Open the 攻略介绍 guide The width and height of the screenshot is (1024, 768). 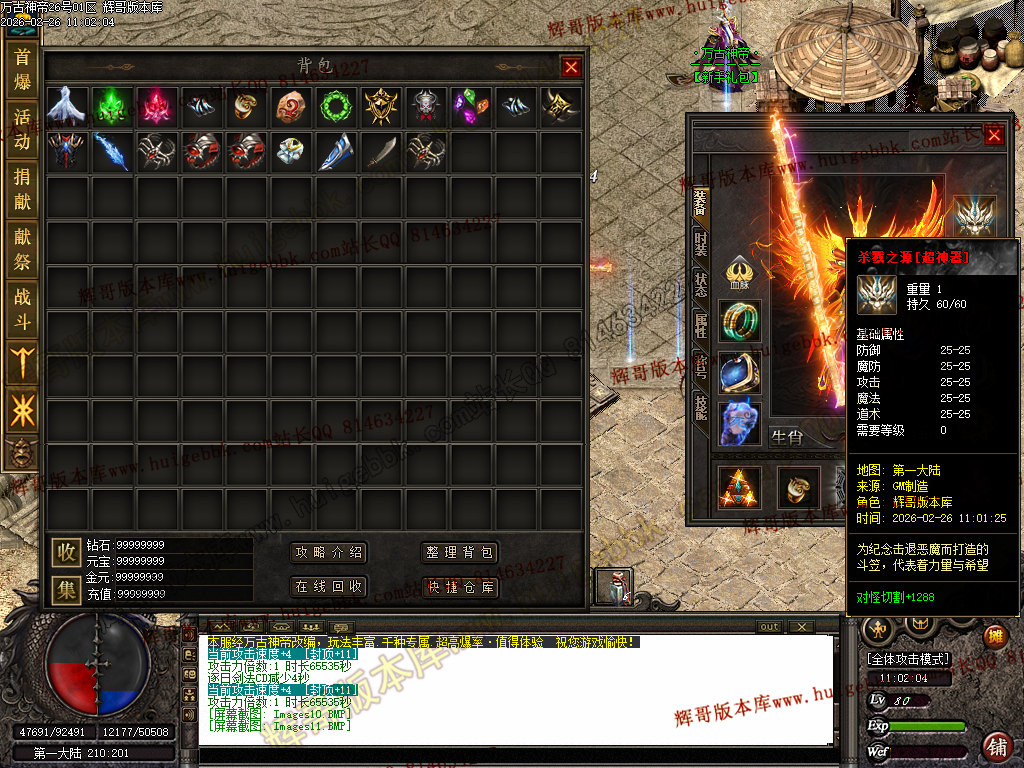[x=328, y=553]
